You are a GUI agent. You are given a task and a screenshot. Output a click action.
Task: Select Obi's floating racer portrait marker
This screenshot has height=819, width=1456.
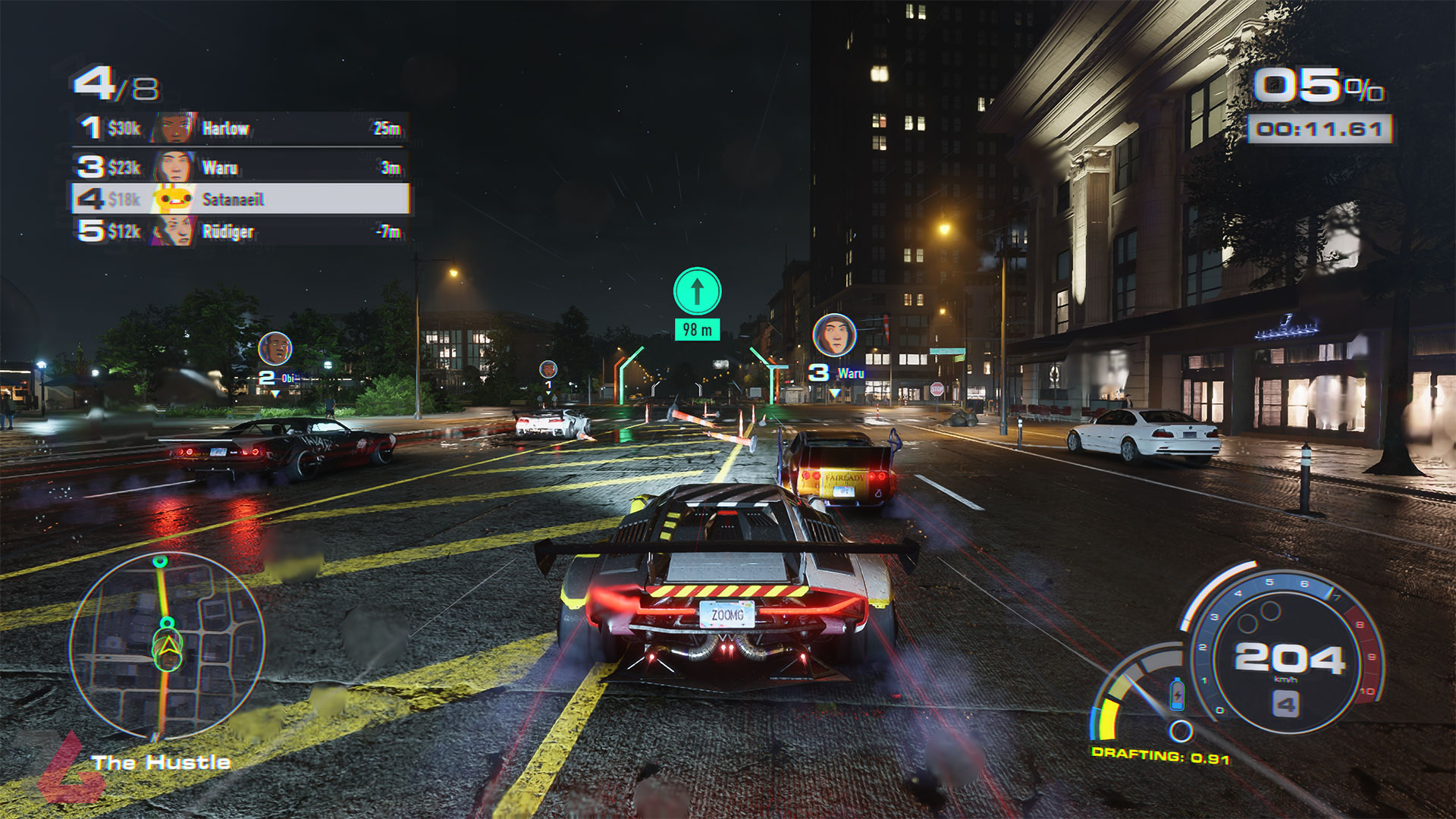(x=275, y=349)
